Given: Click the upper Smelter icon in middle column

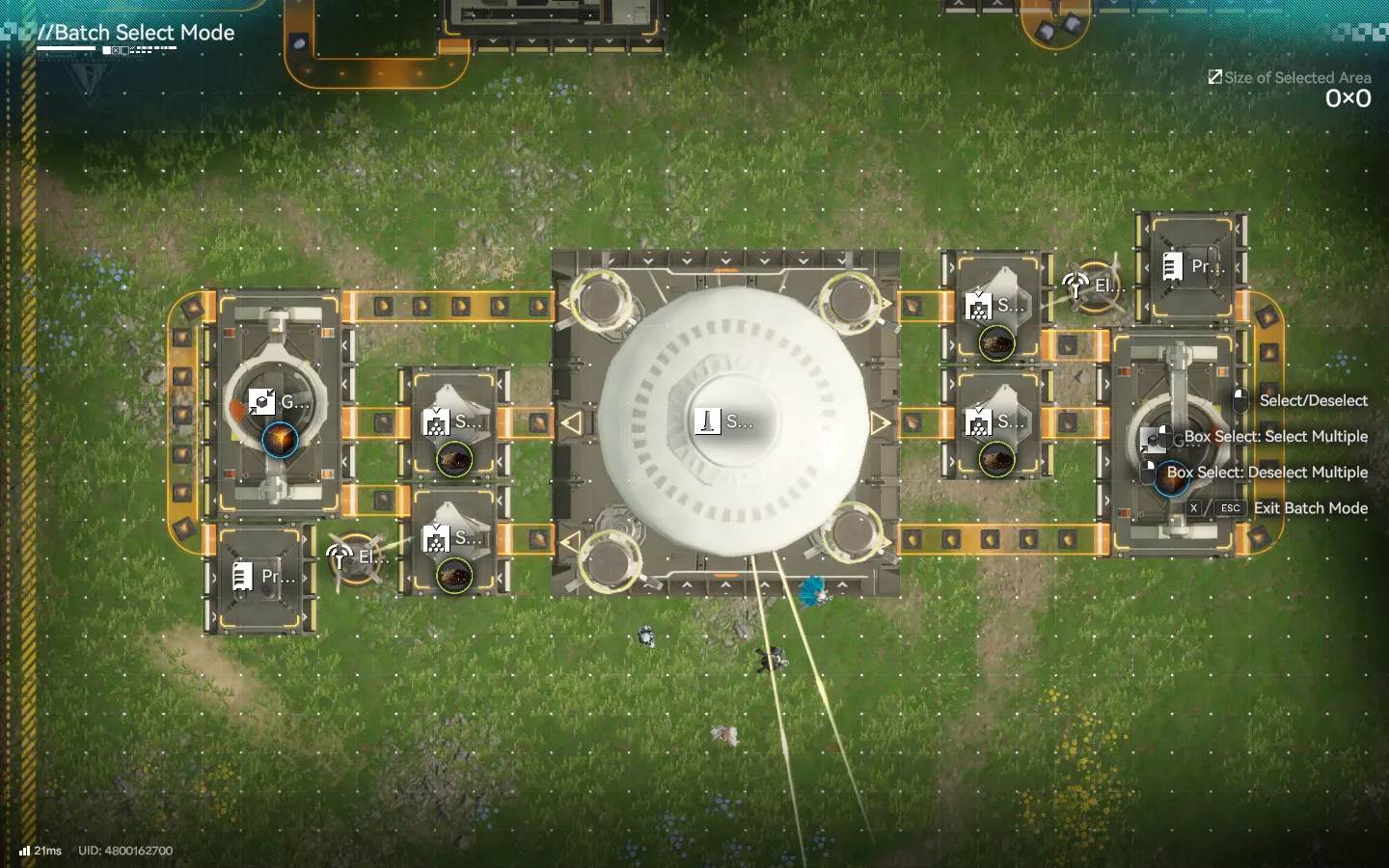Looking at the screenshot, I should (439, 421).
